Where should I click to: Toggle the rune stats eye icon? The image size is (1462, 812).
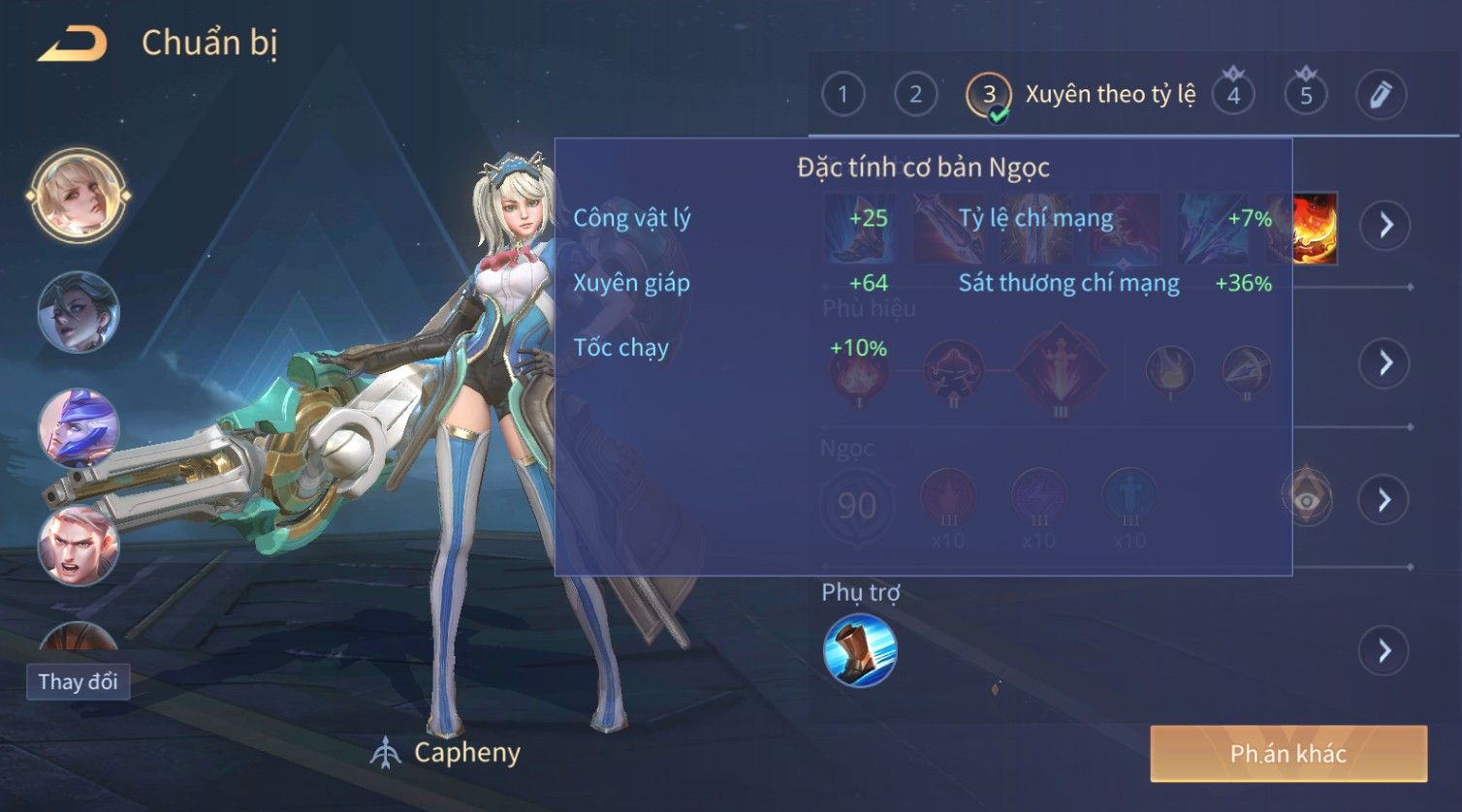[x=1307, y=499]
